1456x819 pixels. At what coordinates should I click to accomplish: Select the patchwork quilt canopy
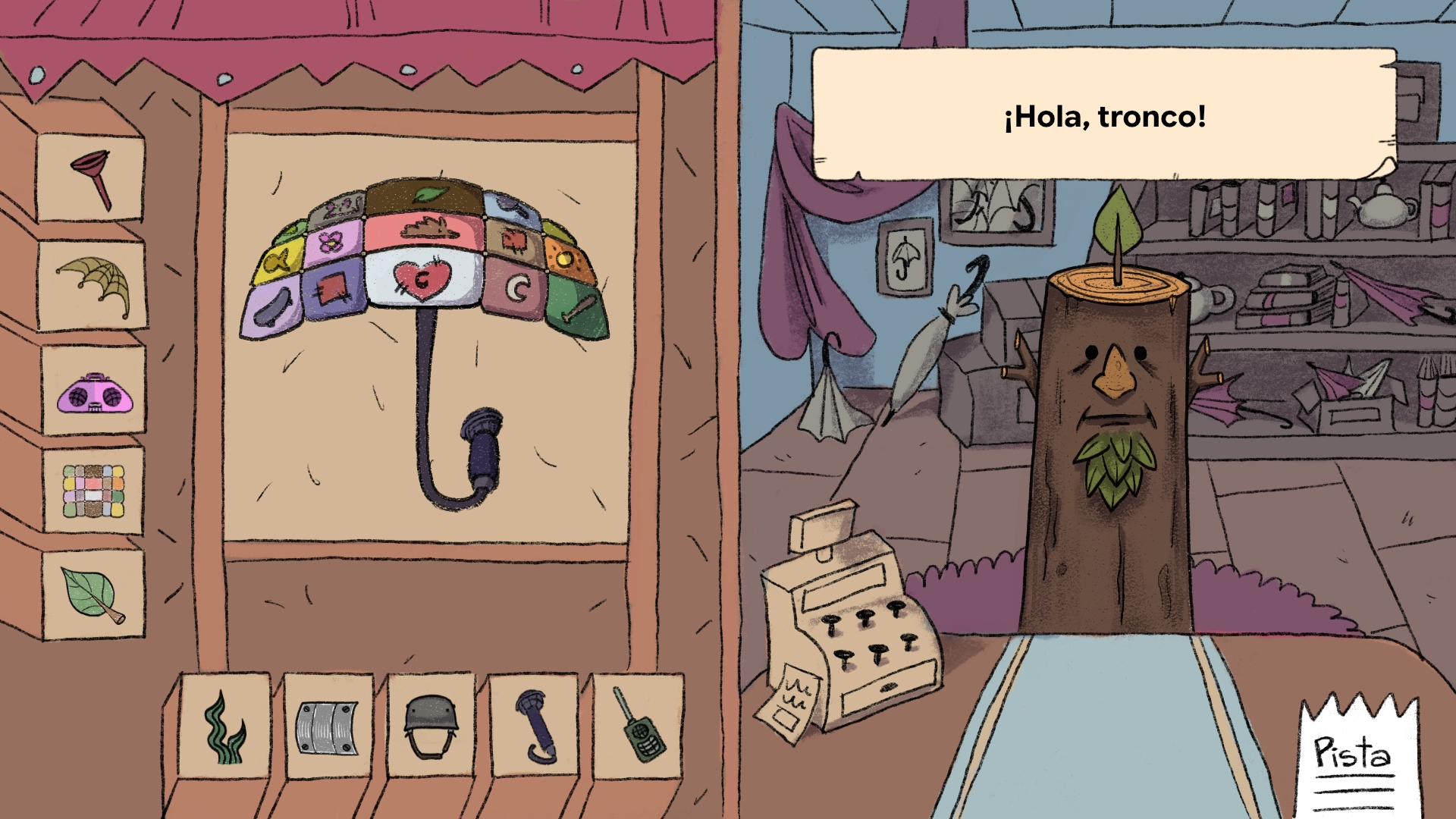(x=93, y=491)
